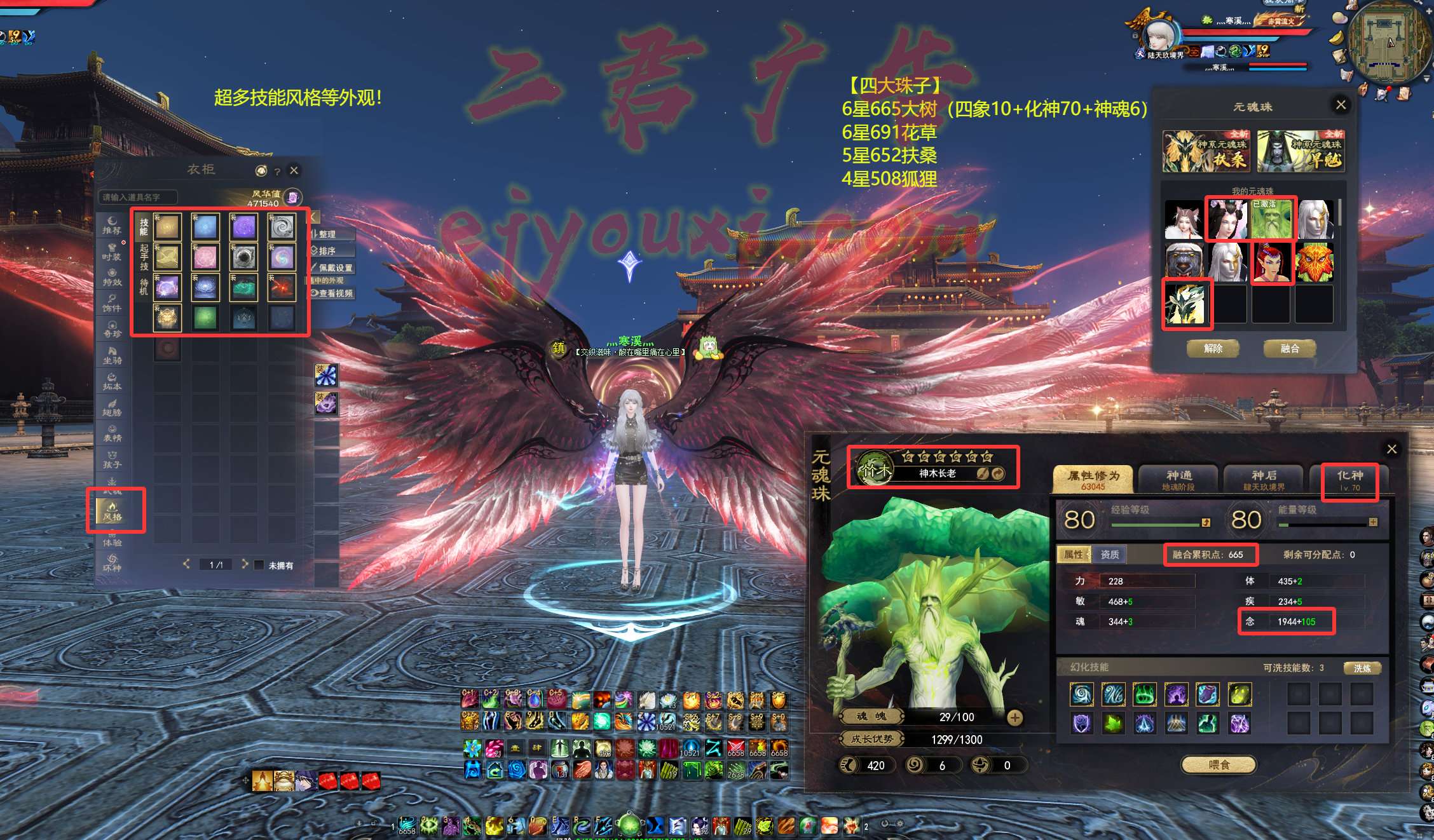Viewport: 1434px width, 840px height.
Task: Click the 喂食 feed button
Action: tap(1219, 765)
